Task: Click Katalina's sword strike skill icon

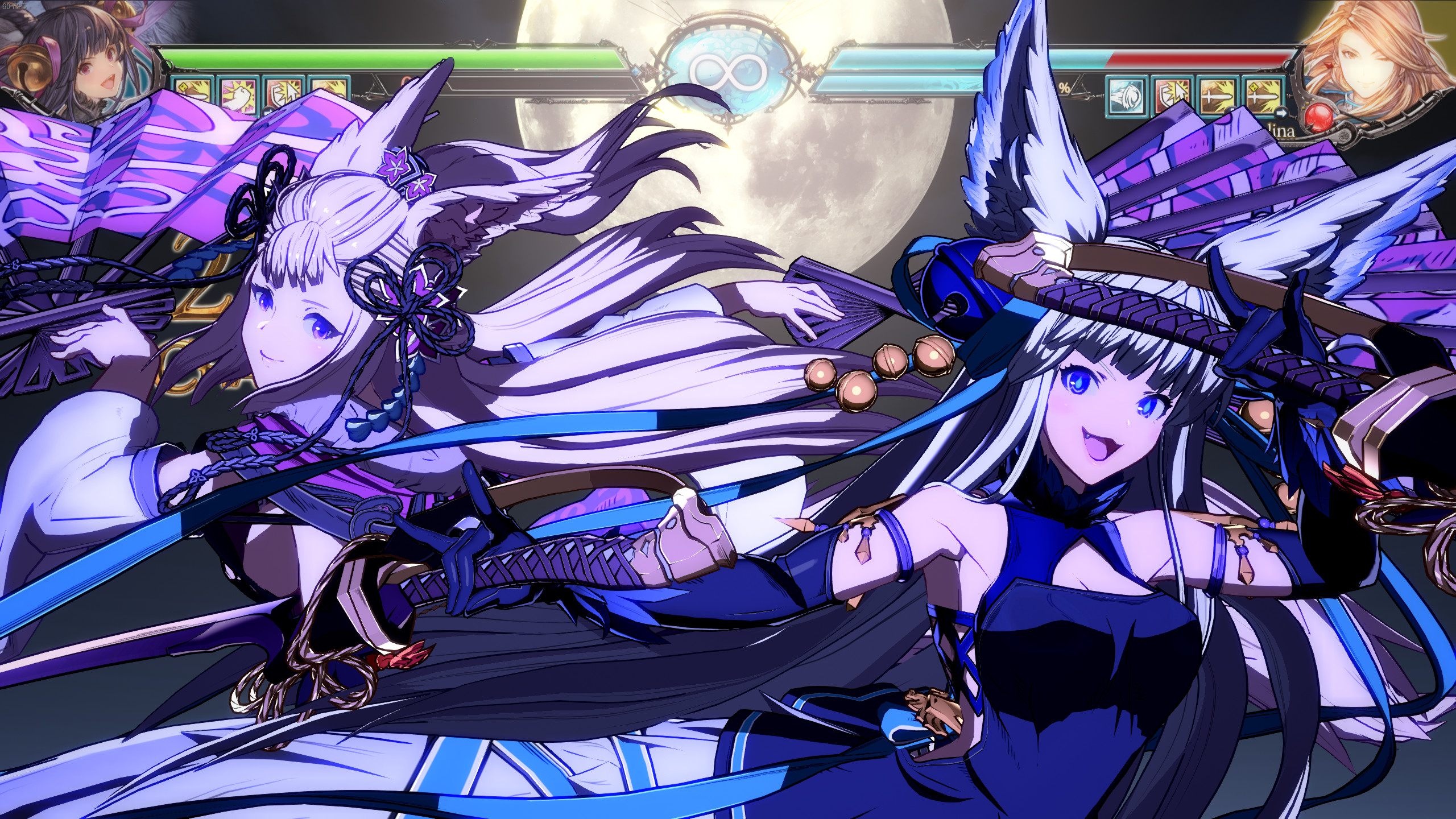Action: pos(1218,98)
